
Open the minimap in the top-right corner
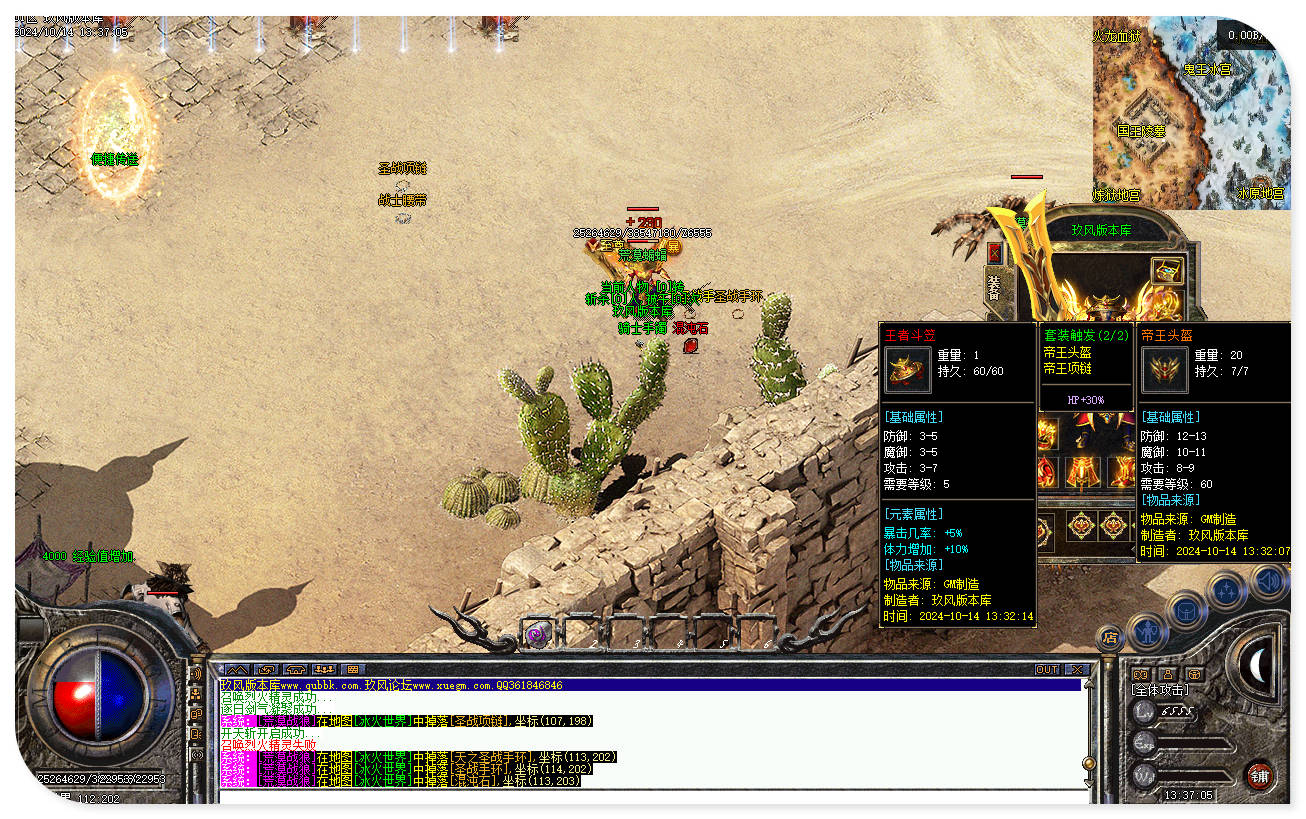1190,112
